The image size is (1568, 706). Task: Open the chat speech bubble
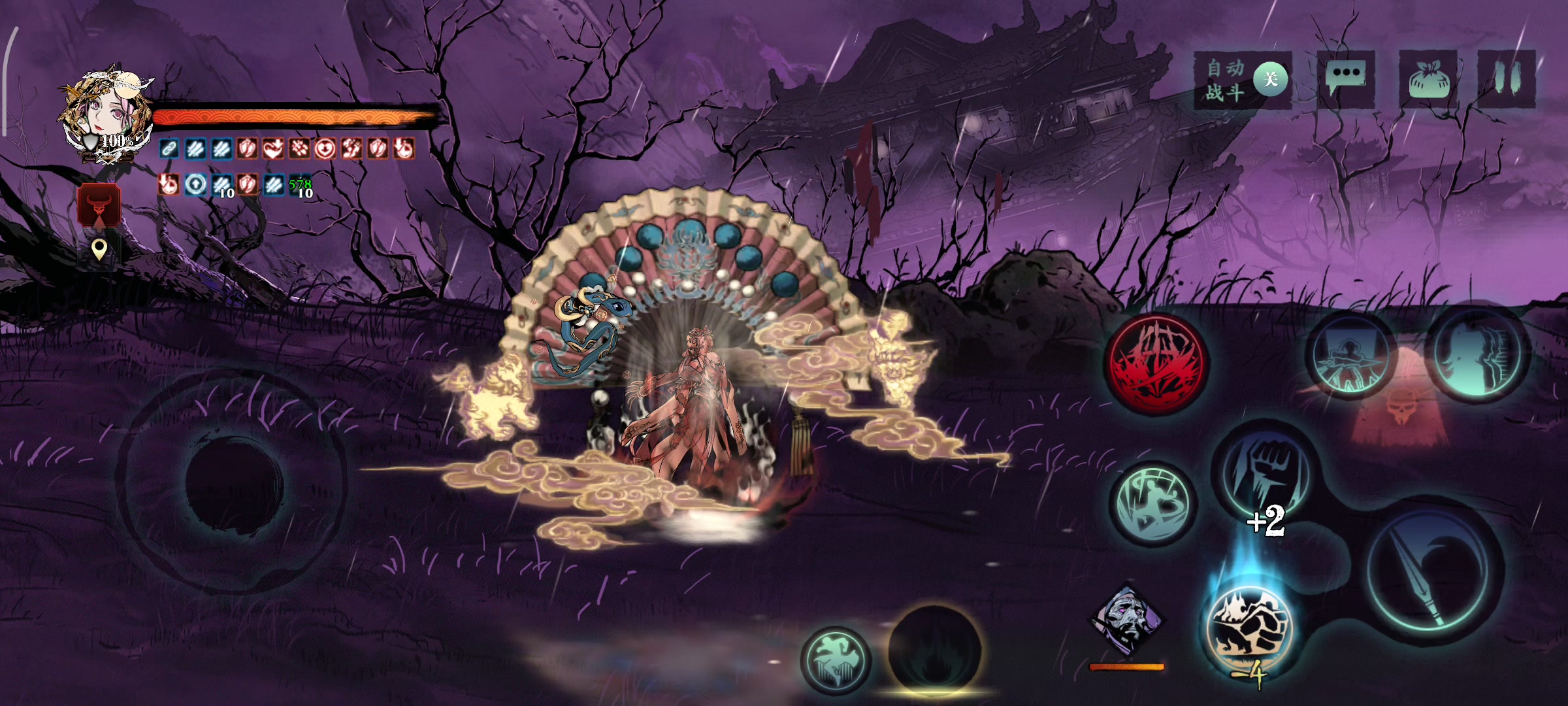coord(1346,78)
